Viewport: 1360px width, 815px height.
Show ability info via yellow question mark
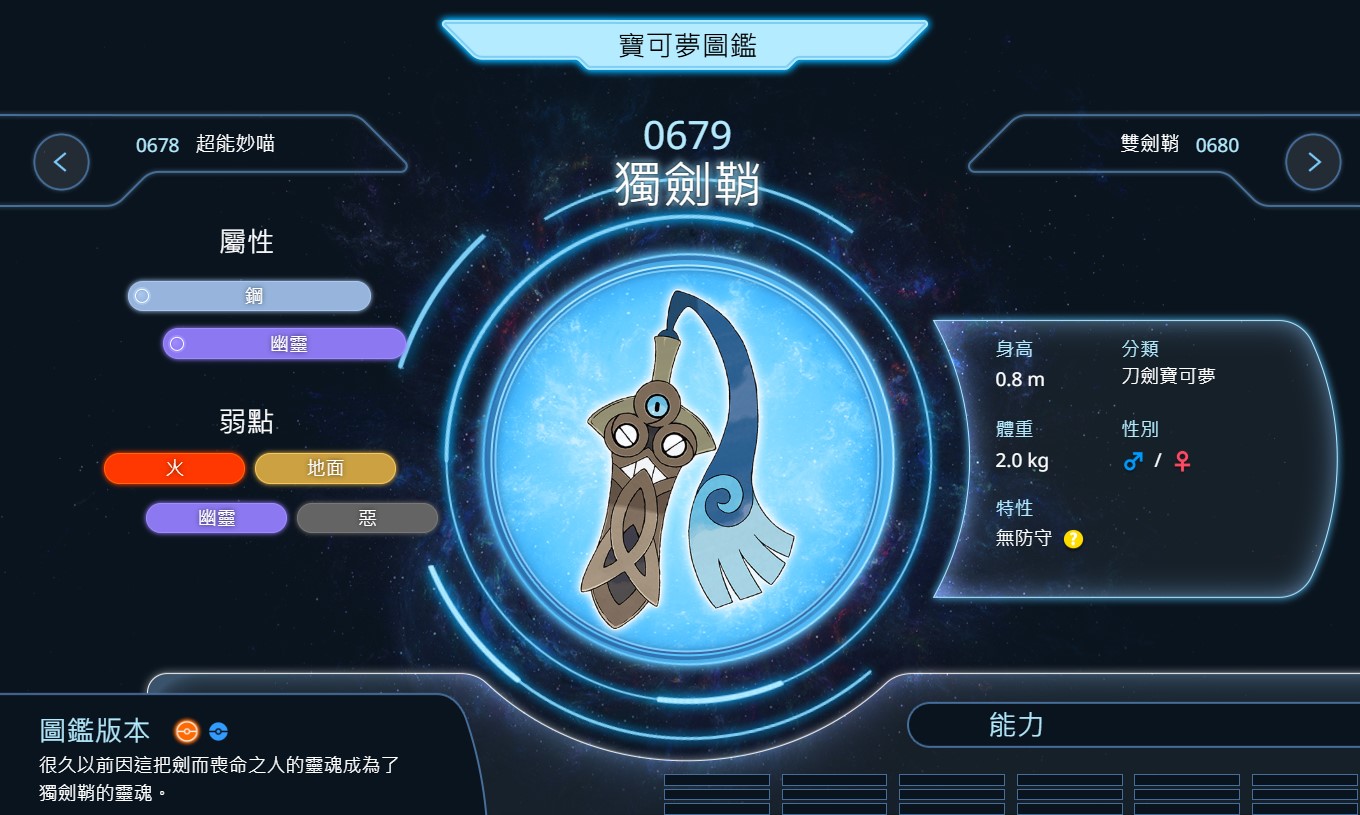click(1073, 539)
